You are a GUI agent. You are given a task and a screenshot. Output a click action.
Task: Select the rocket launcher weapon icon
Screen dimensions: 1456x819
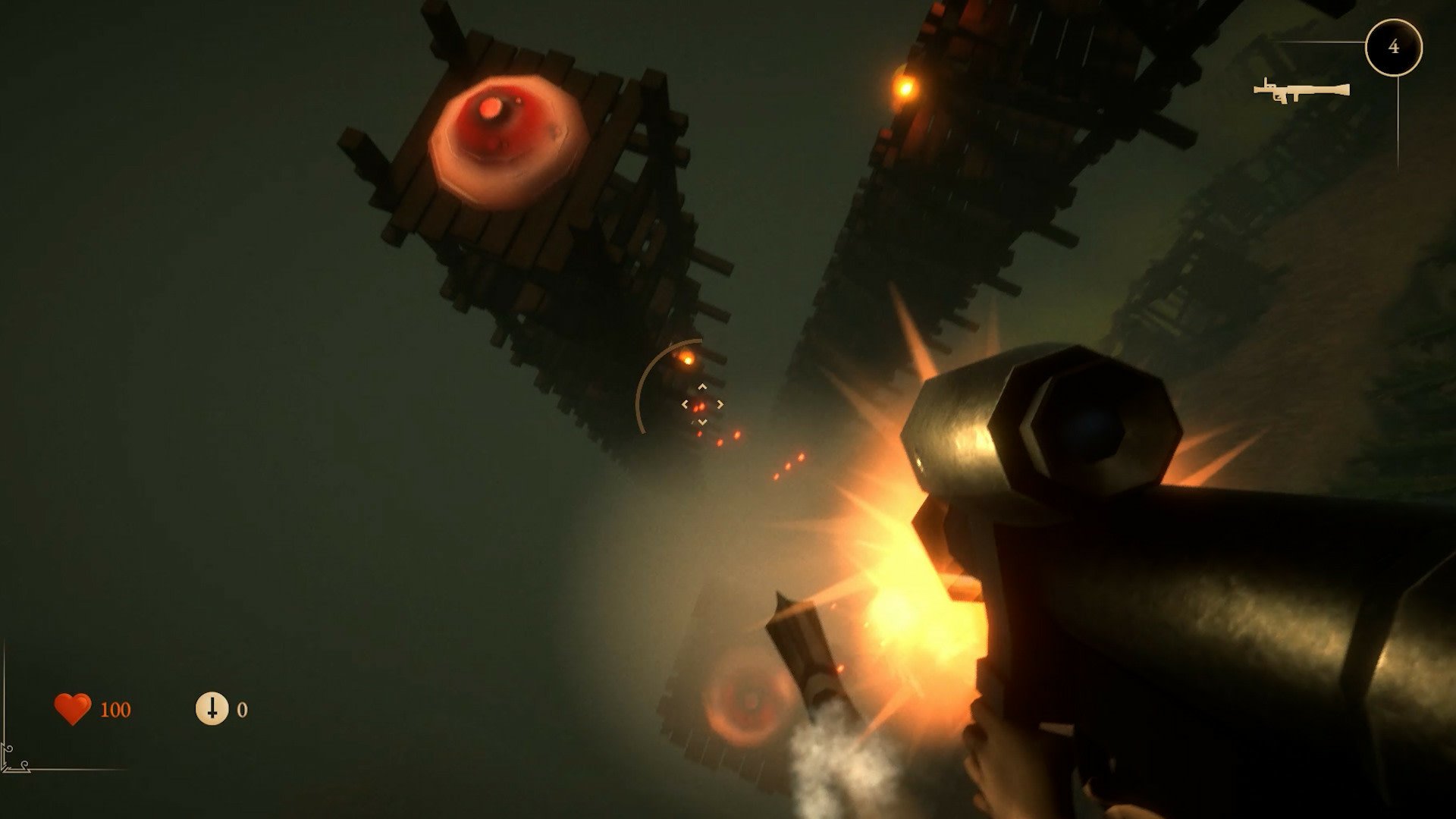pos(1301,91)
